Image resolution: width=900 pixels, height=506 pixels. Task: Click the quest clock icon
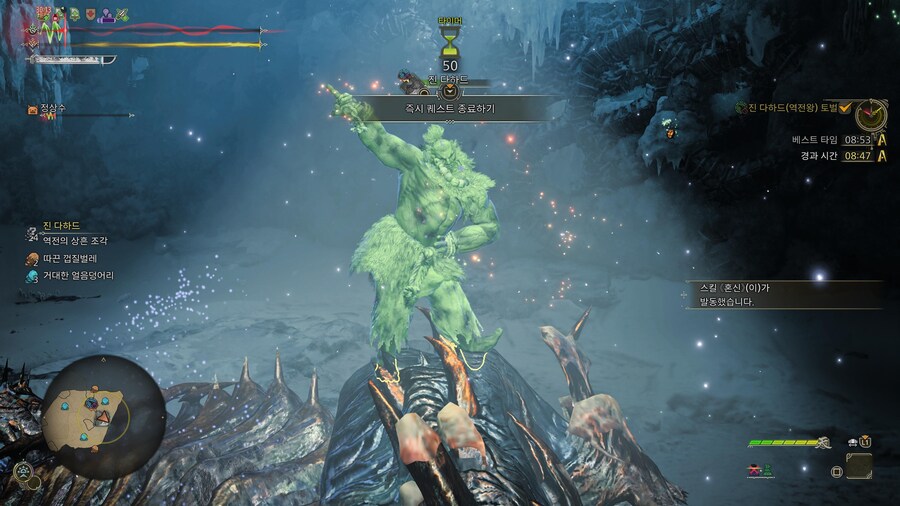[870, 115]
